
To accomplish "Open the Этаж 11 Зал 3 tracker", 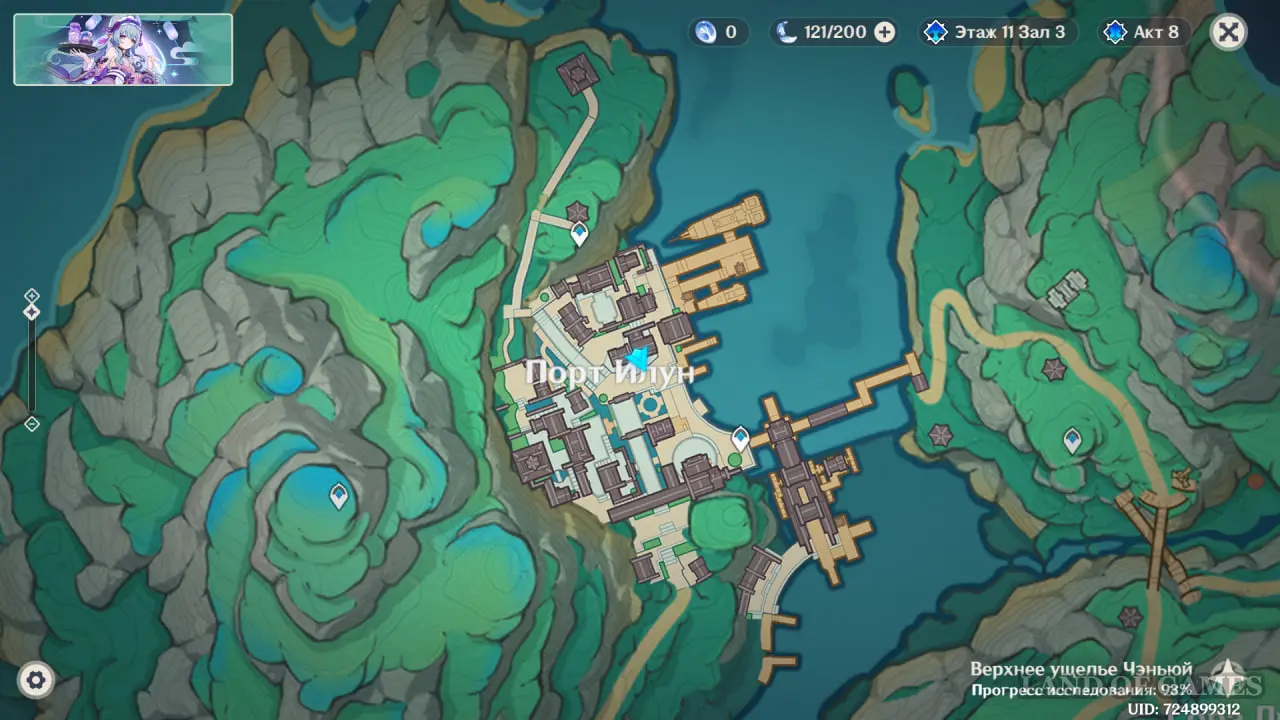I will (998, 32).
